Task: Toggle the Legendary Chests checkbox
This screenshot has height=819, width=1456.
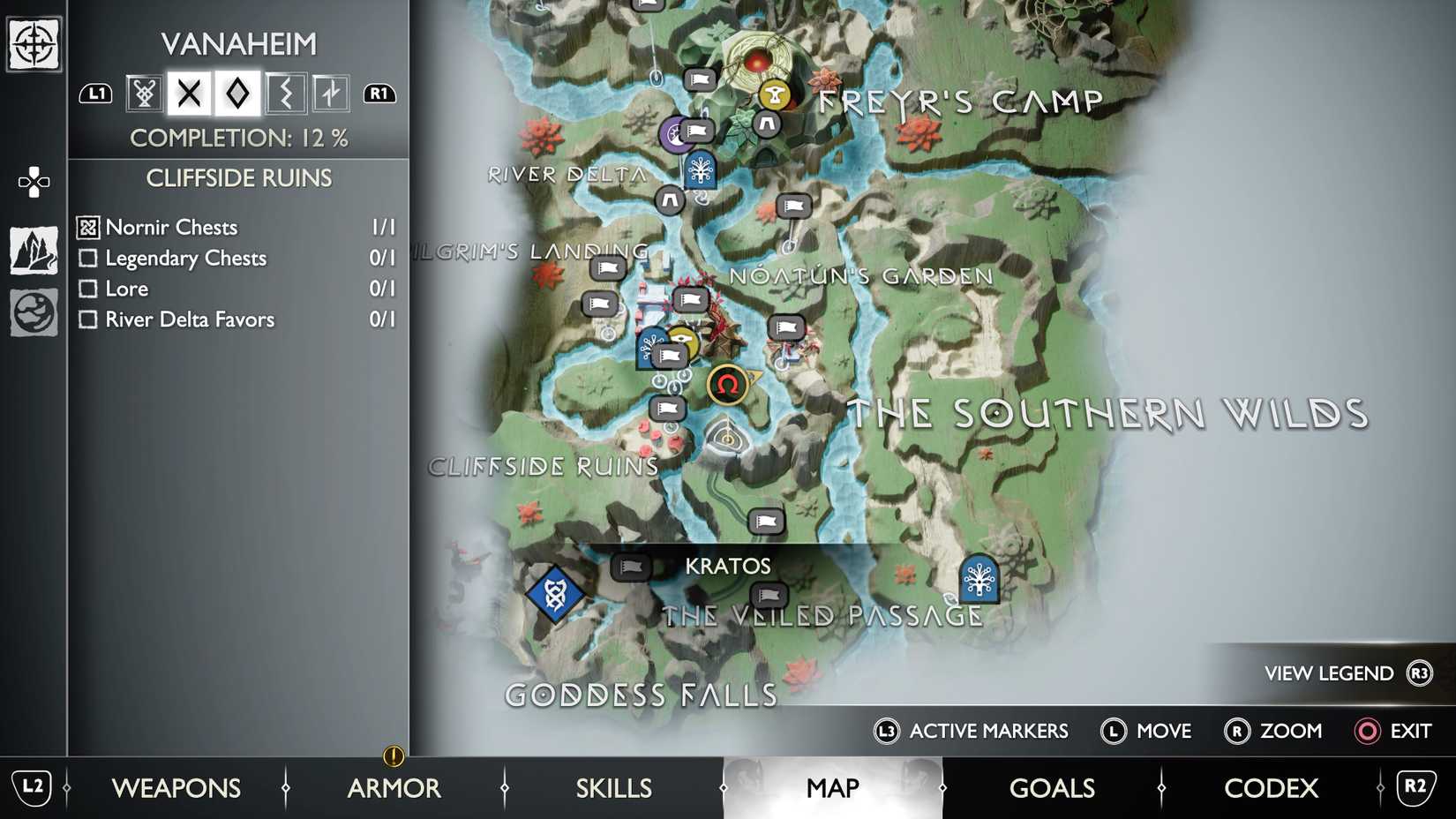Action: (x=88, y=259)
